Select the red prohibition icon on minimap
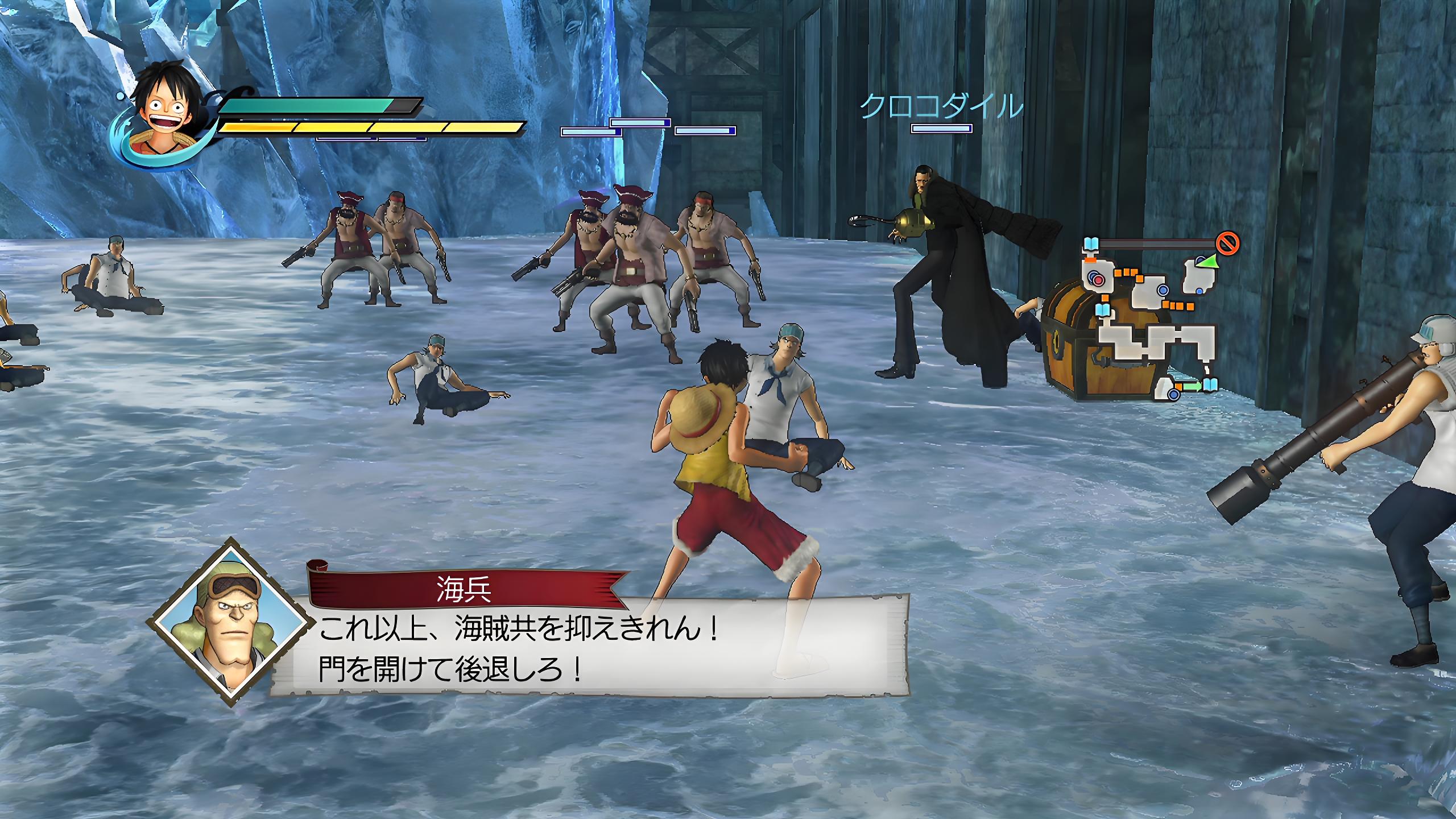 point(1227,244)
